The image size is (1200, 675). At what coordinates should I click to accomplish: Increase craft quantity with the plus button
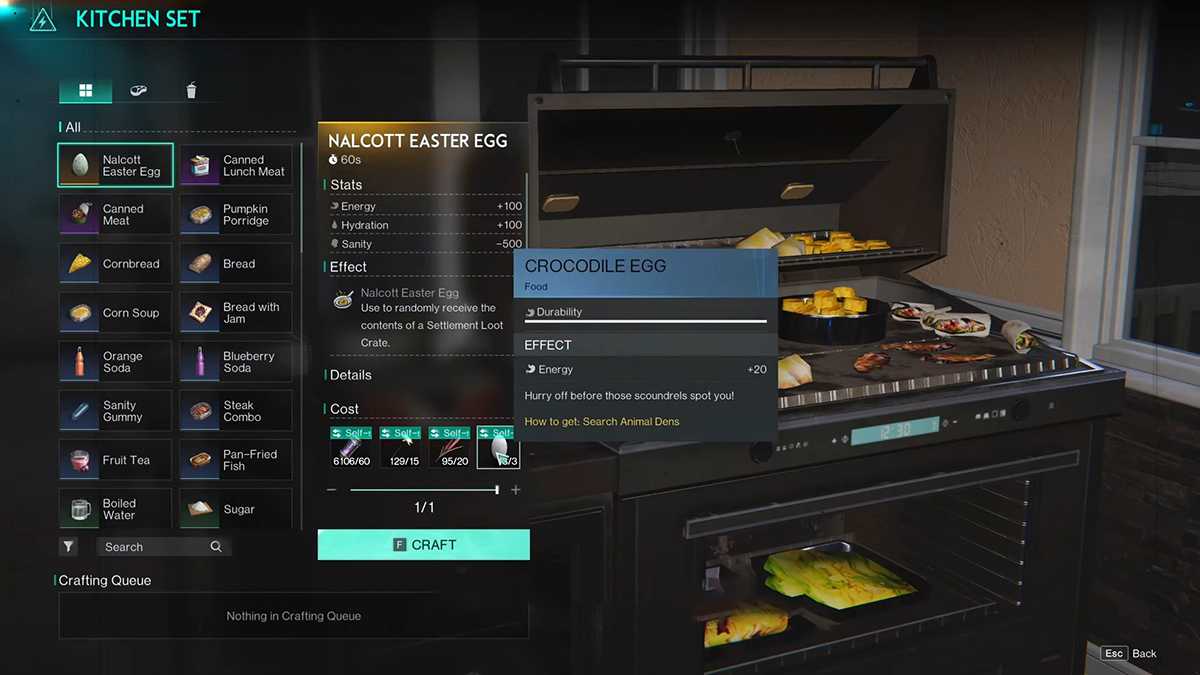coord(516,490)
